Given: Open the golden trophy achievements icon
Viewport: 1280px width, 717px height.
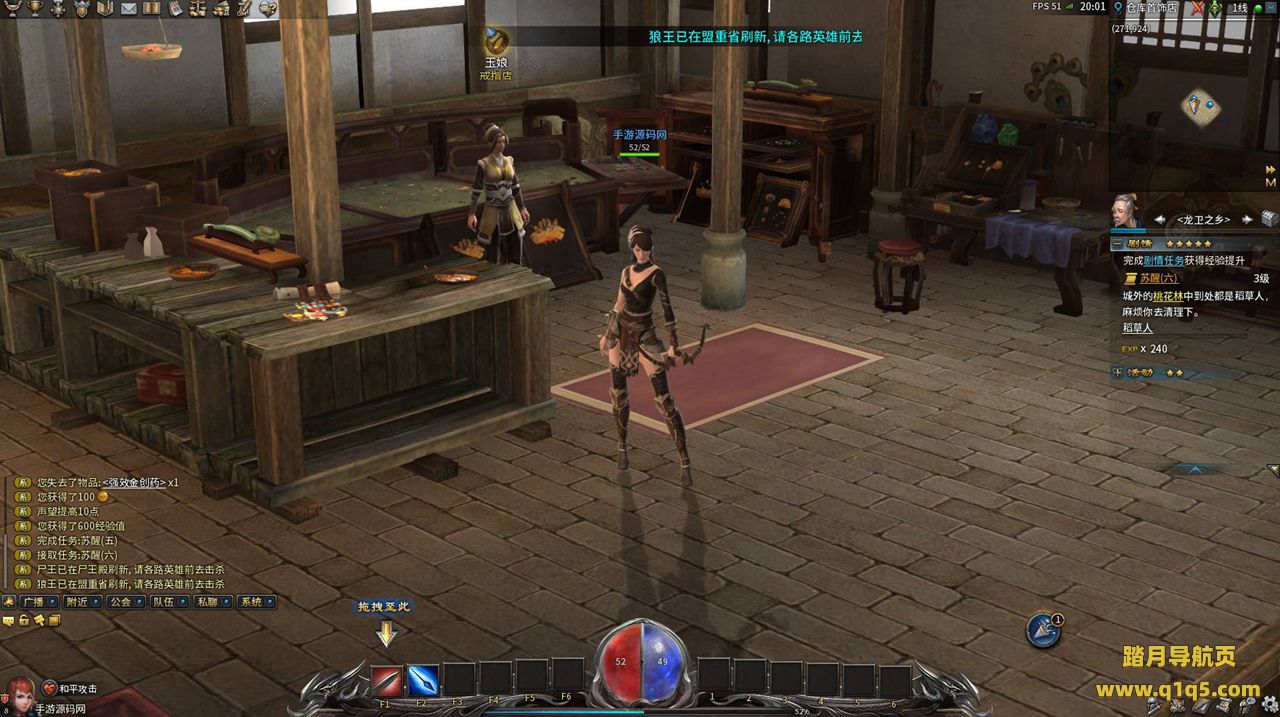Looking at the screenshot, I should point(35,9).
